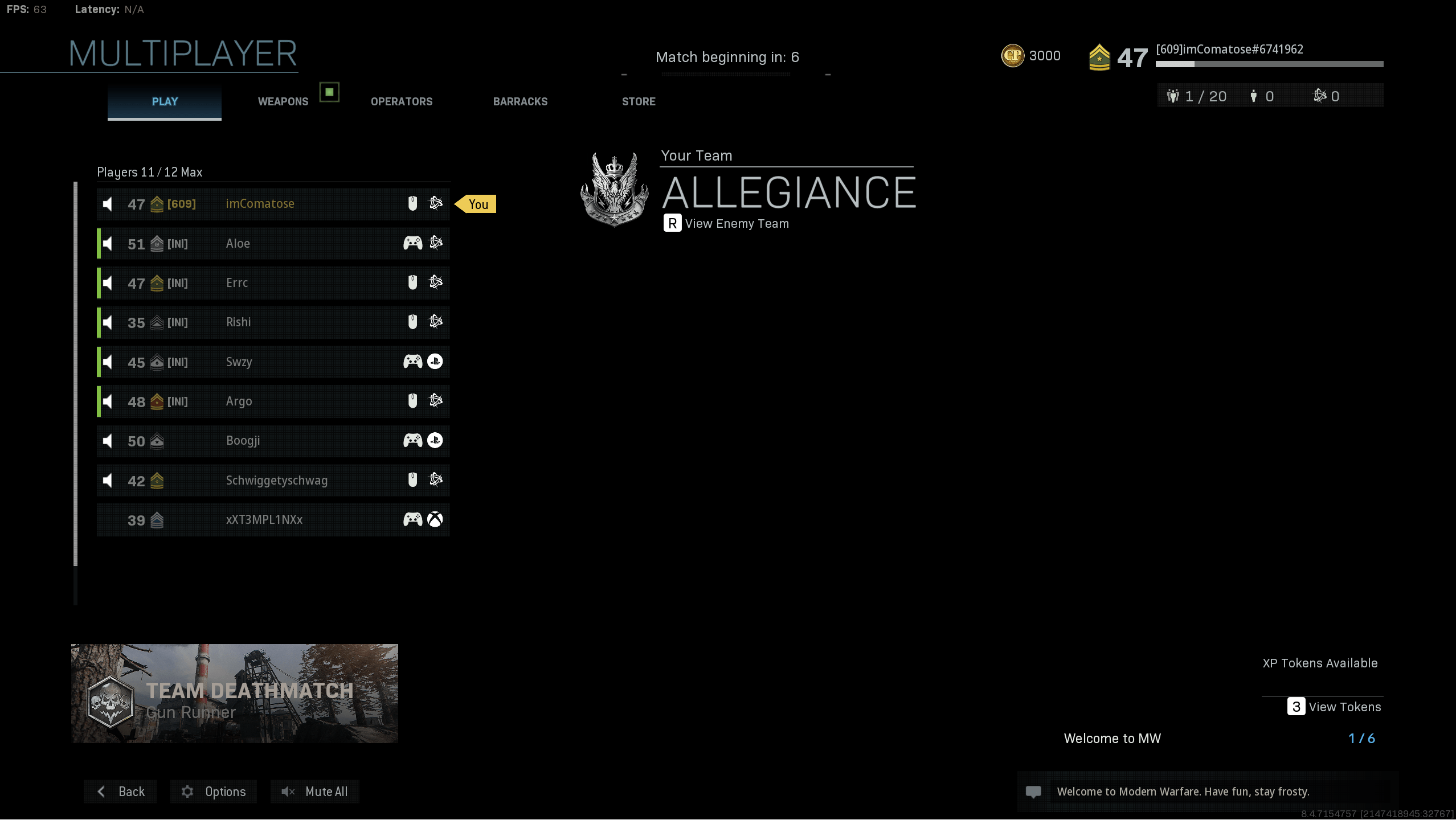
Task: Select the CP coin currency icon
Action: coord(1013,55)
